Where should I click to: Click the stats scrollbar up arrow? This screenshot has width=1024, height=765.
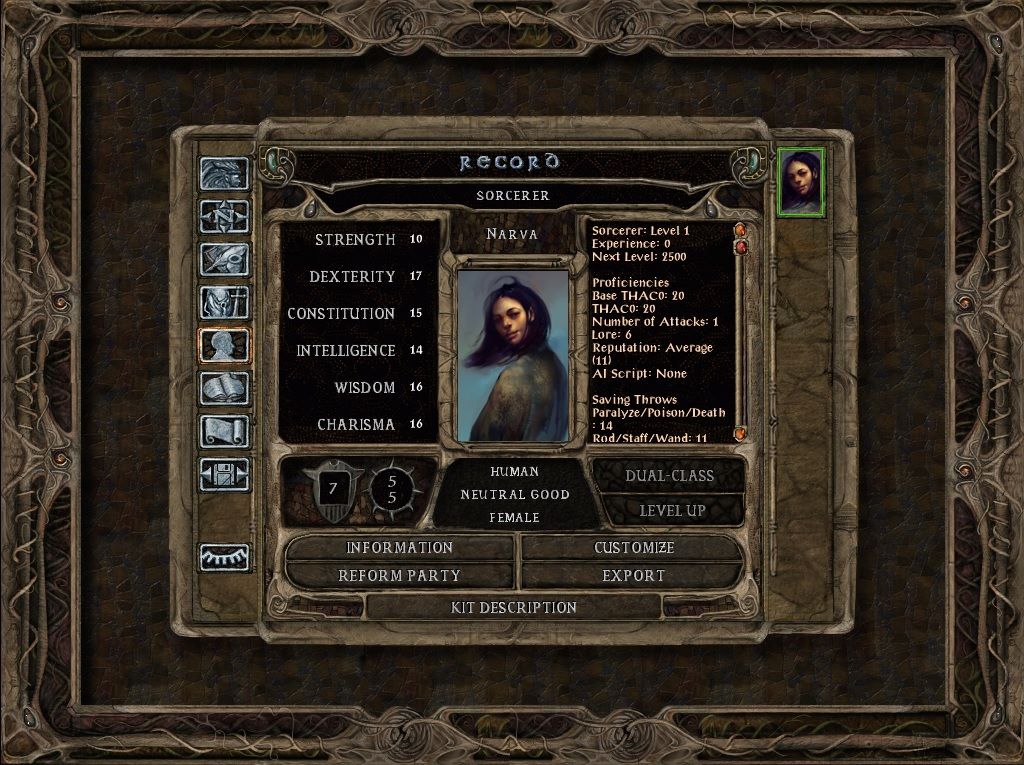741,230
